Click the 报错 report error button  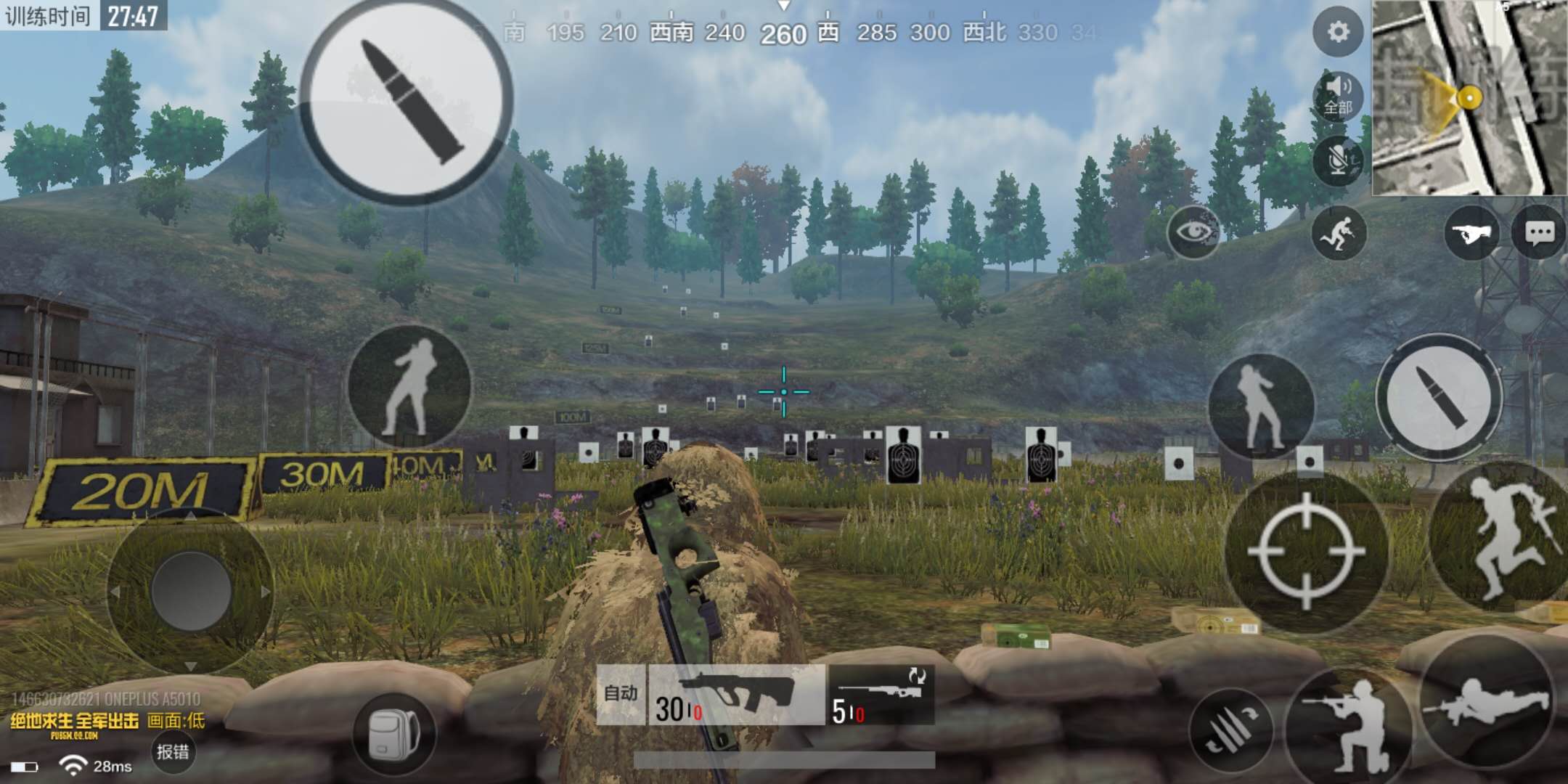(173, 752)
